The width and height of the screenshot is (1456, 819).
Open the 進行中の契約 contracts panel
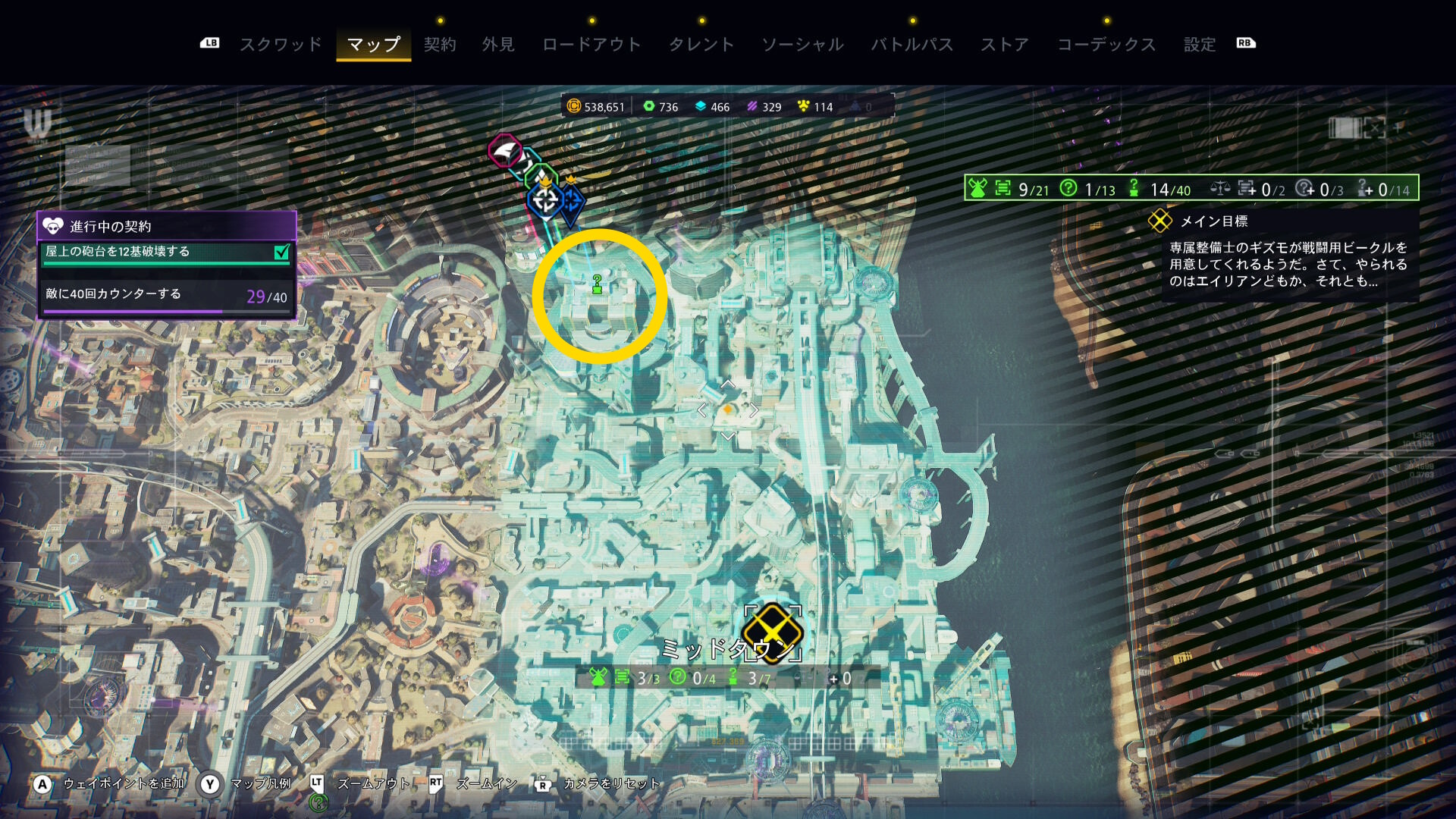[x=167, y=226]
